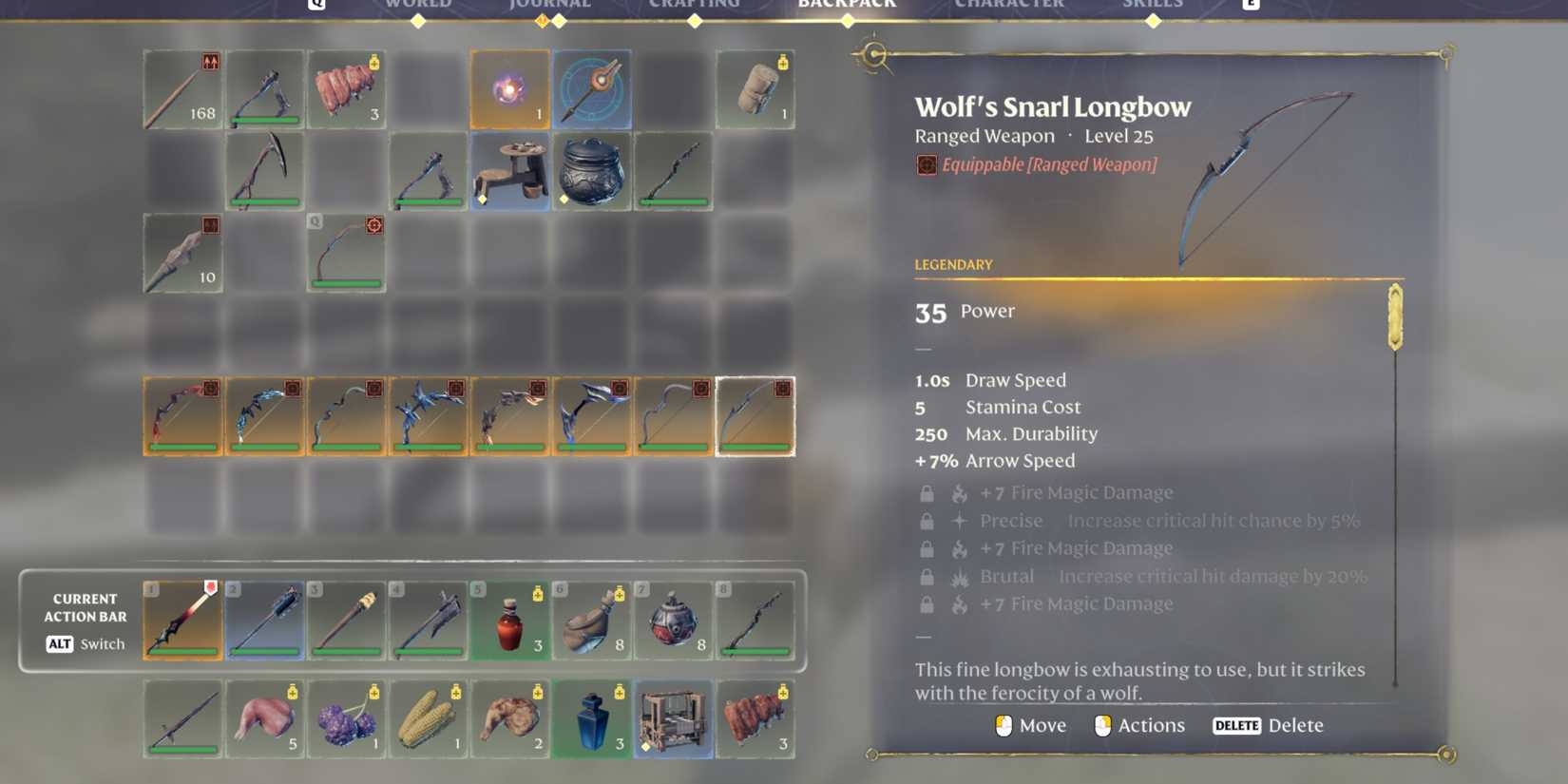Toggle the lock beside the Brutal perk

click(x=927, y=576)
